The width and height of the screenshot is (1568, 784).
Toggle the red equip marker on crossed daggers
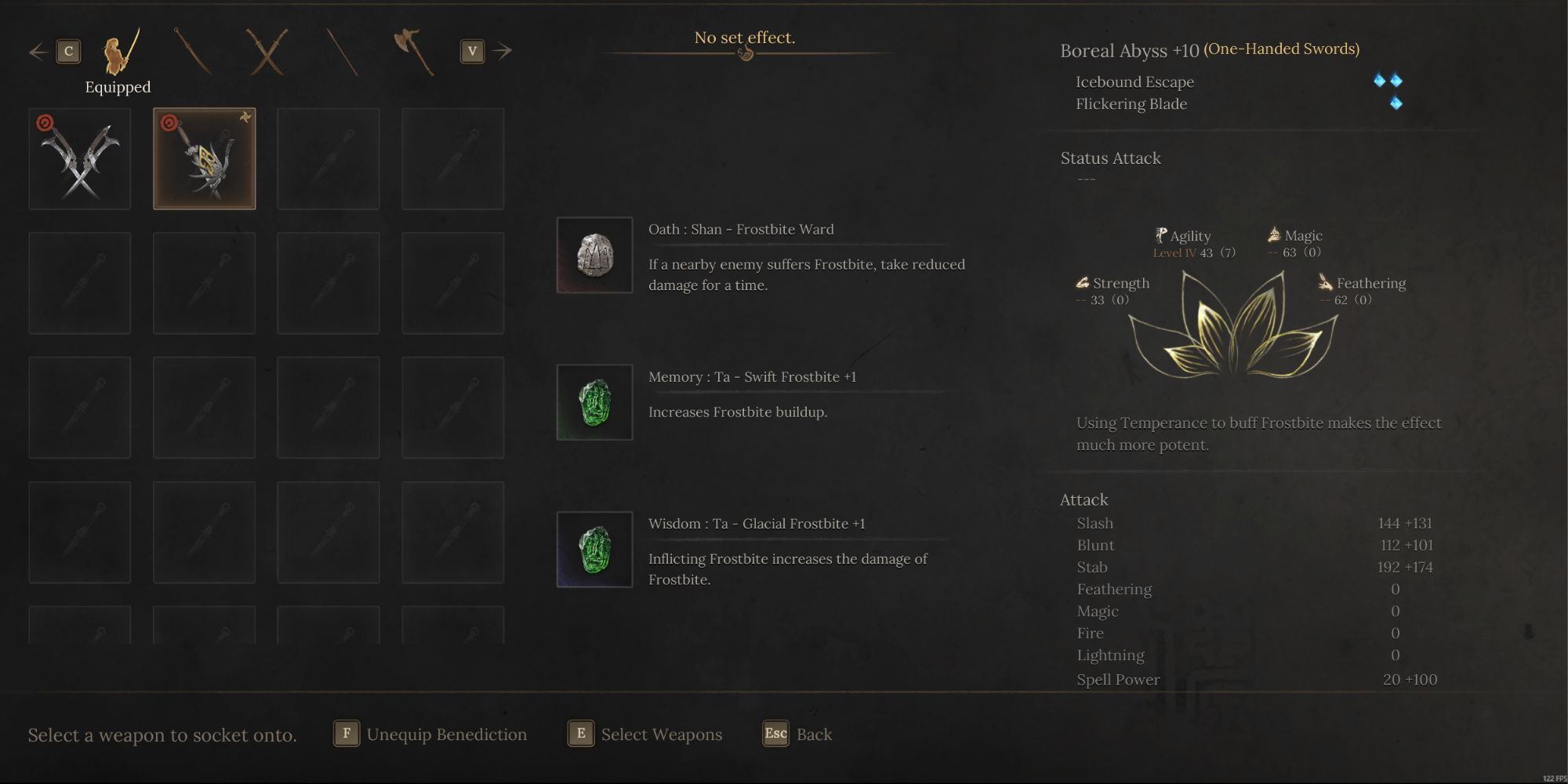[45, 120]
